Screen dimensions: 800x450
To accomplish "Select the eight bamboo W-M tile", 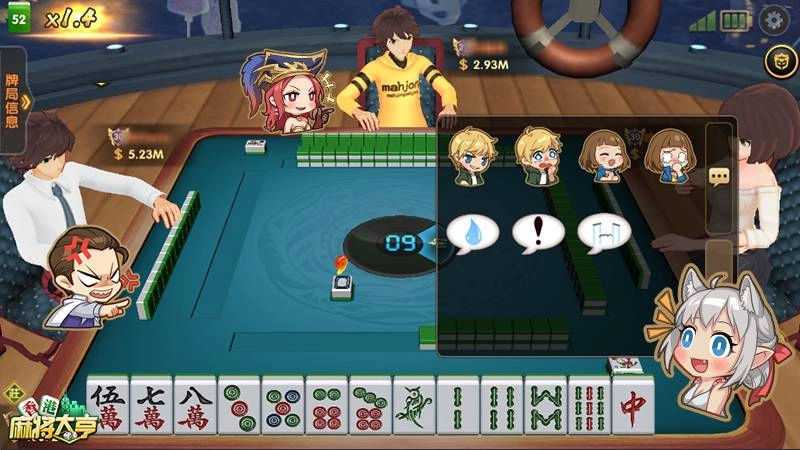I will (x=545, y=407).
